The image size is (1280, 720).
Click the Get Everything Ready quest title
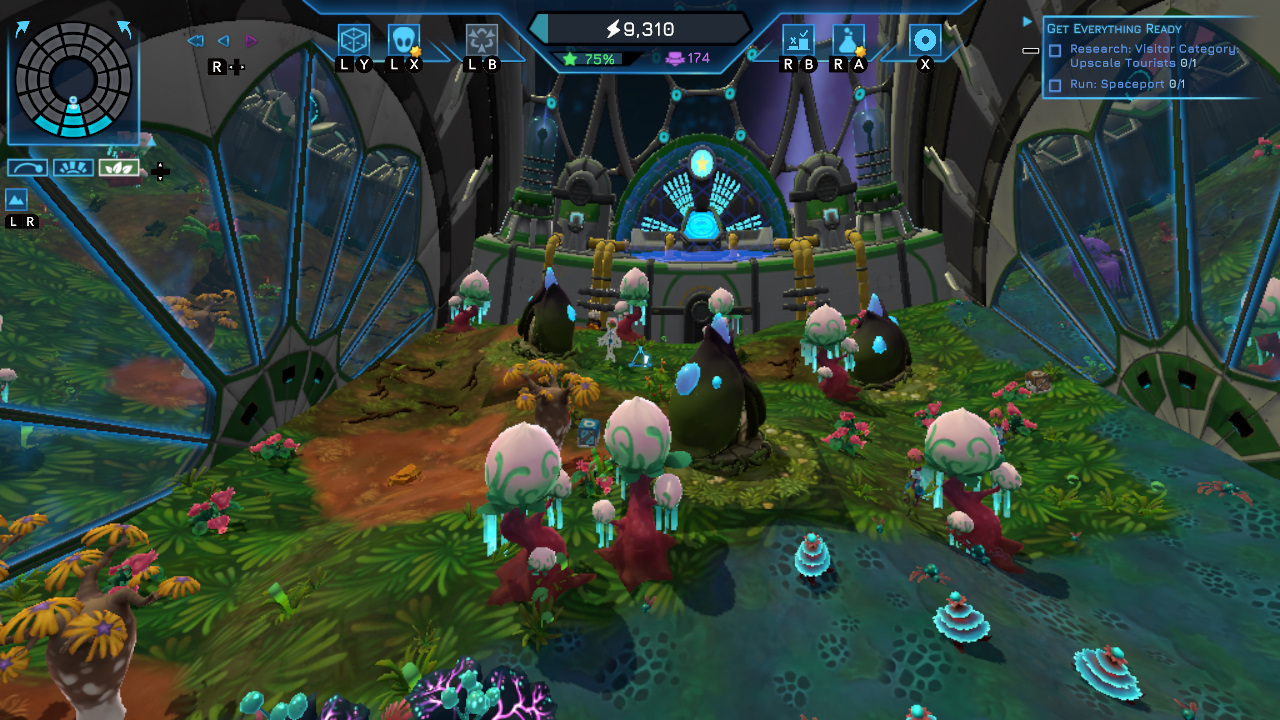tap(1113, 27)
